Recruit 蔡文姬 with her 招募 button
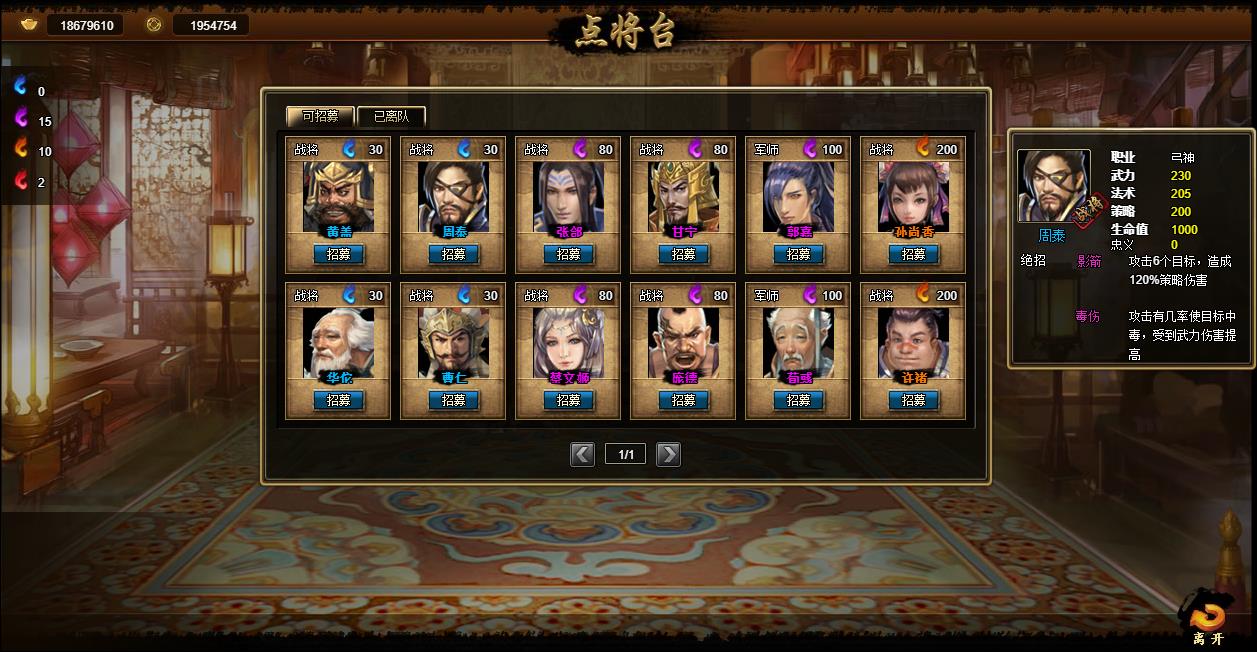 (x=568, y=400)
